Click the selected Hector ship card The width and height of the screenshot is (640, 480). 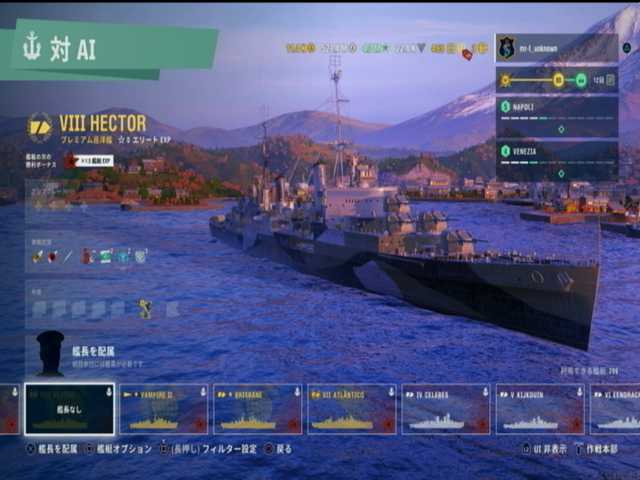69,409
